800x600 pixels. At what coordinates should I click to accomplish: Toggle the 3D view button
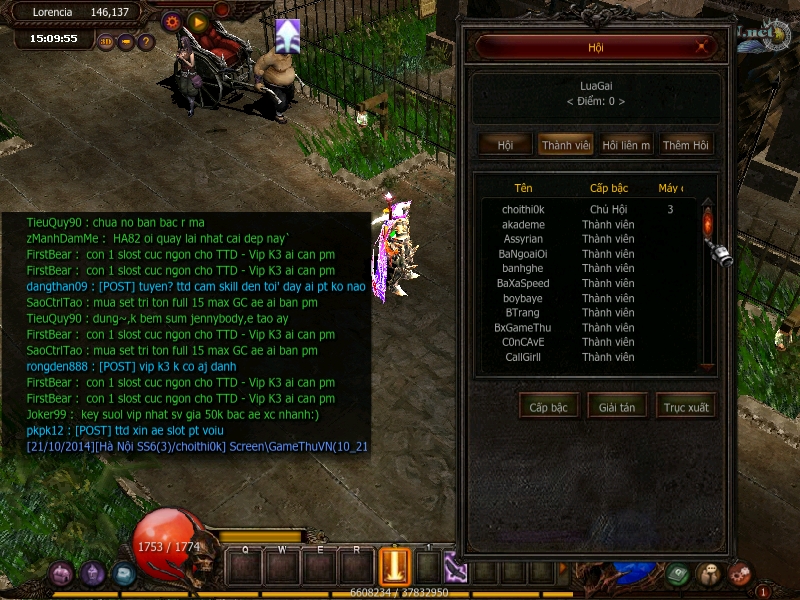106,42
